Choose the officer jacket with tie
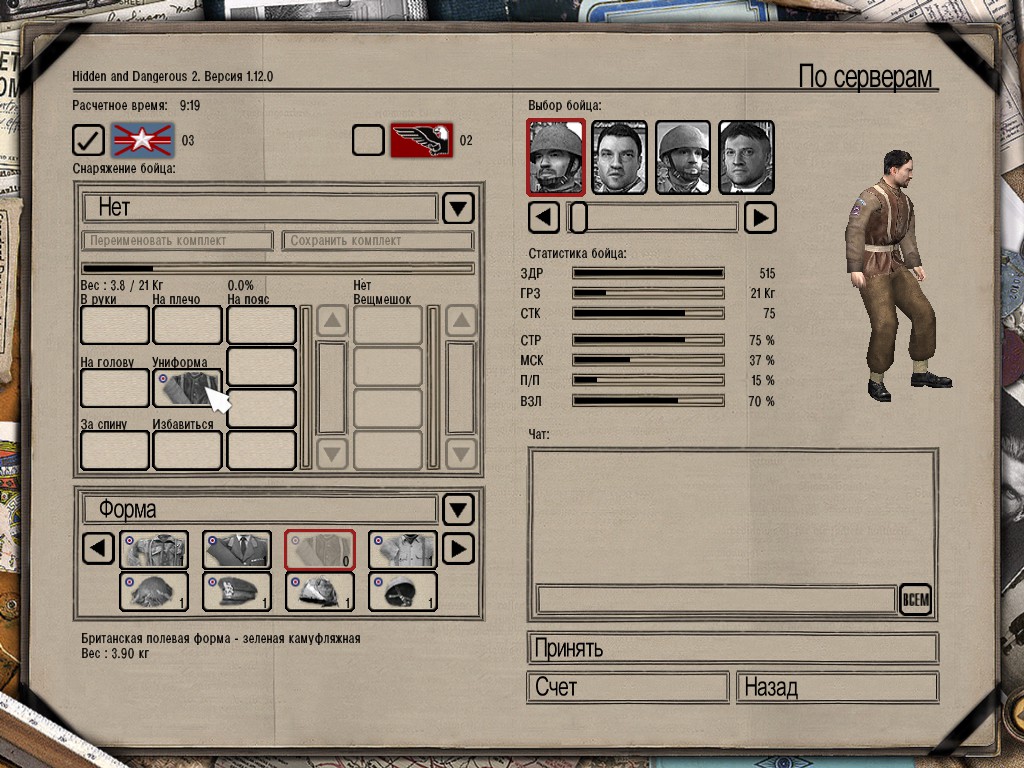The width and height of the screenshot is (1024, 768). [x=237, y=550]
